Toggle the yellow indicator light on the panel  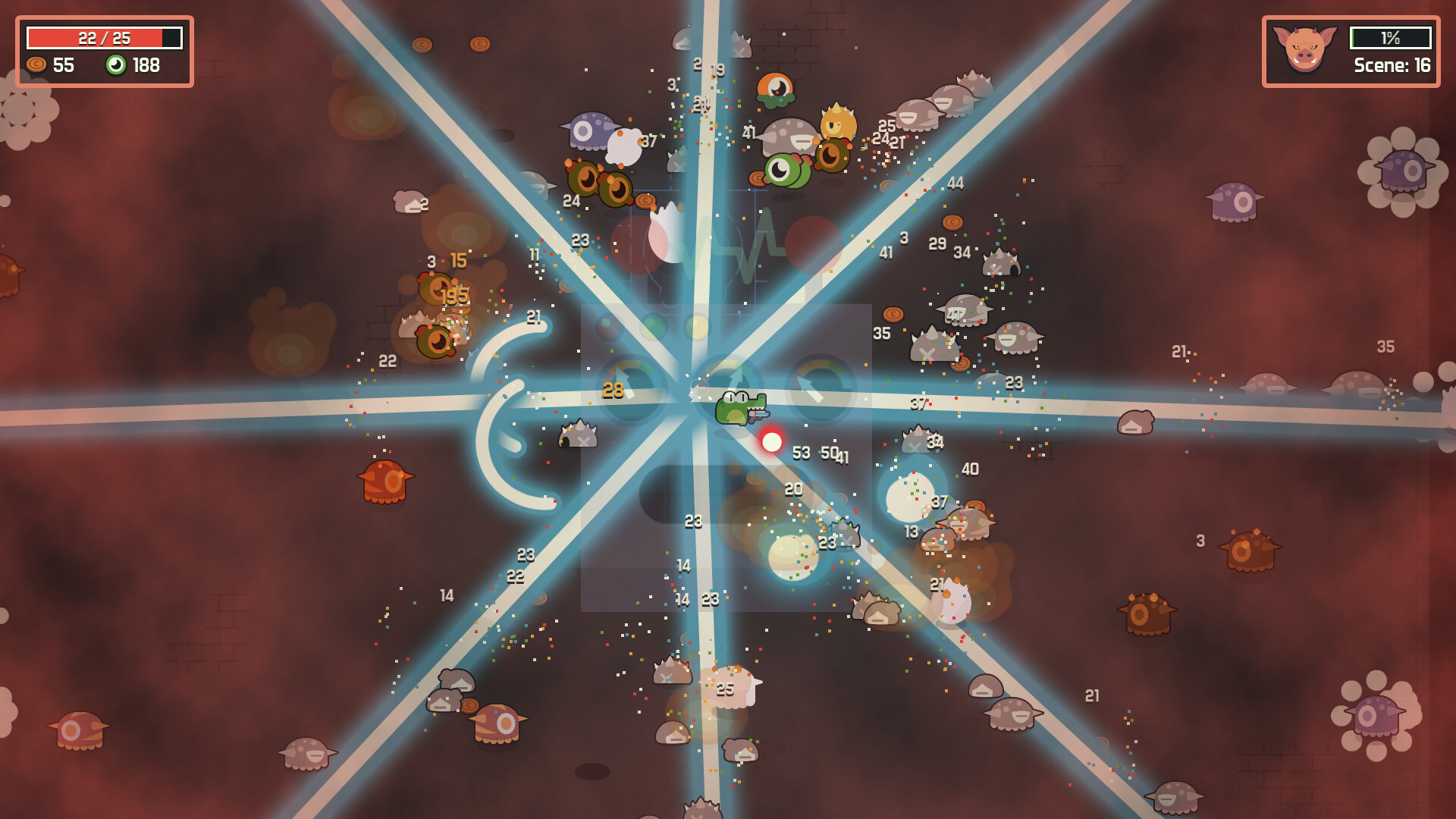pyautogui.click(x=696, y=326)
